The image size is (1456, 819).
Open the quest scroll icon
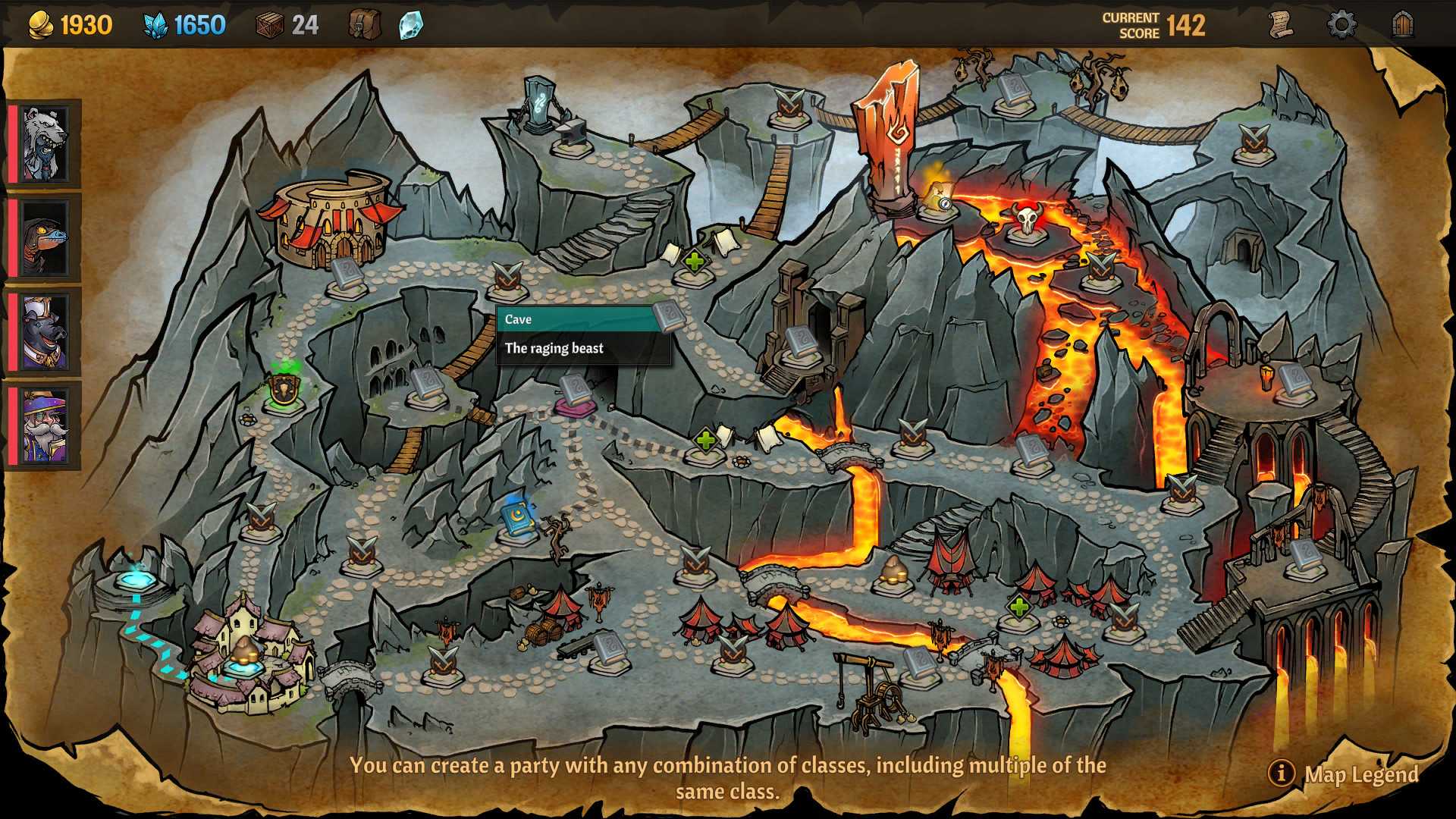1283,24
